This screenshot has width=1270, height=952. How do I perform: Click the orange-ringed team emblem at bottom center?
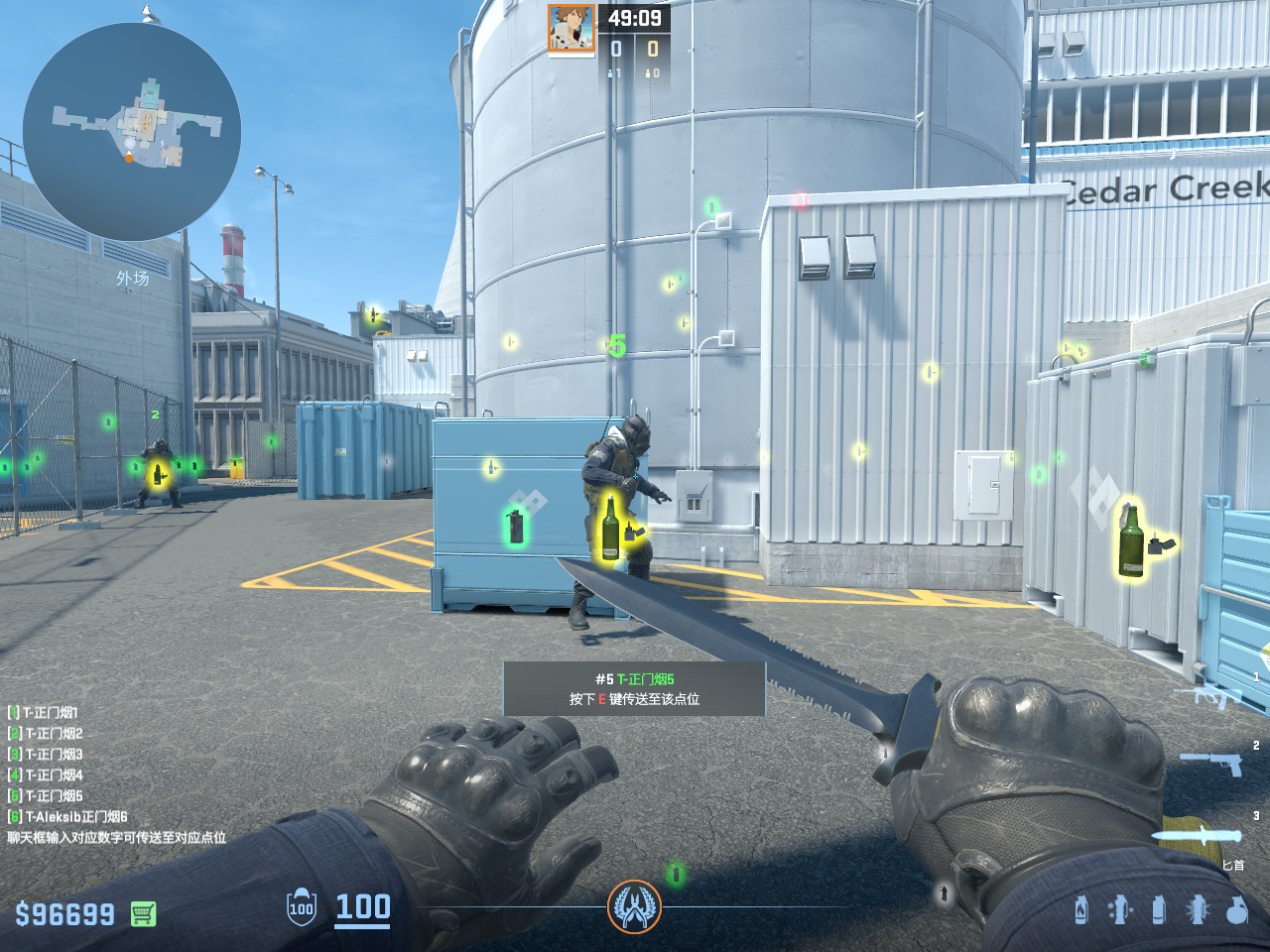pyautogui.click(x=634, y=906)
